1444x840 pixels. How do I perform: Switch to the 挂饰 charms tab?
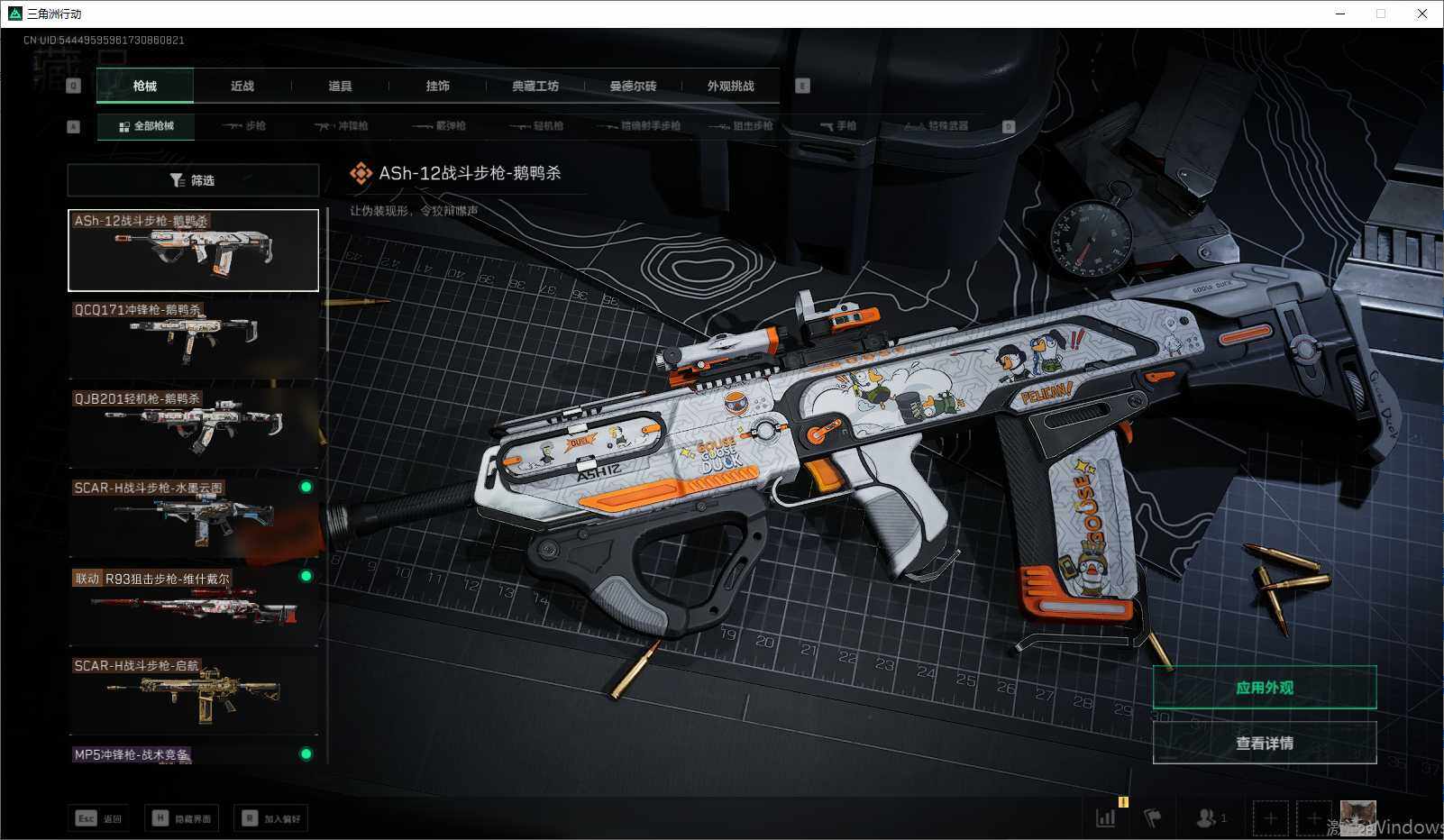point(437,87)
